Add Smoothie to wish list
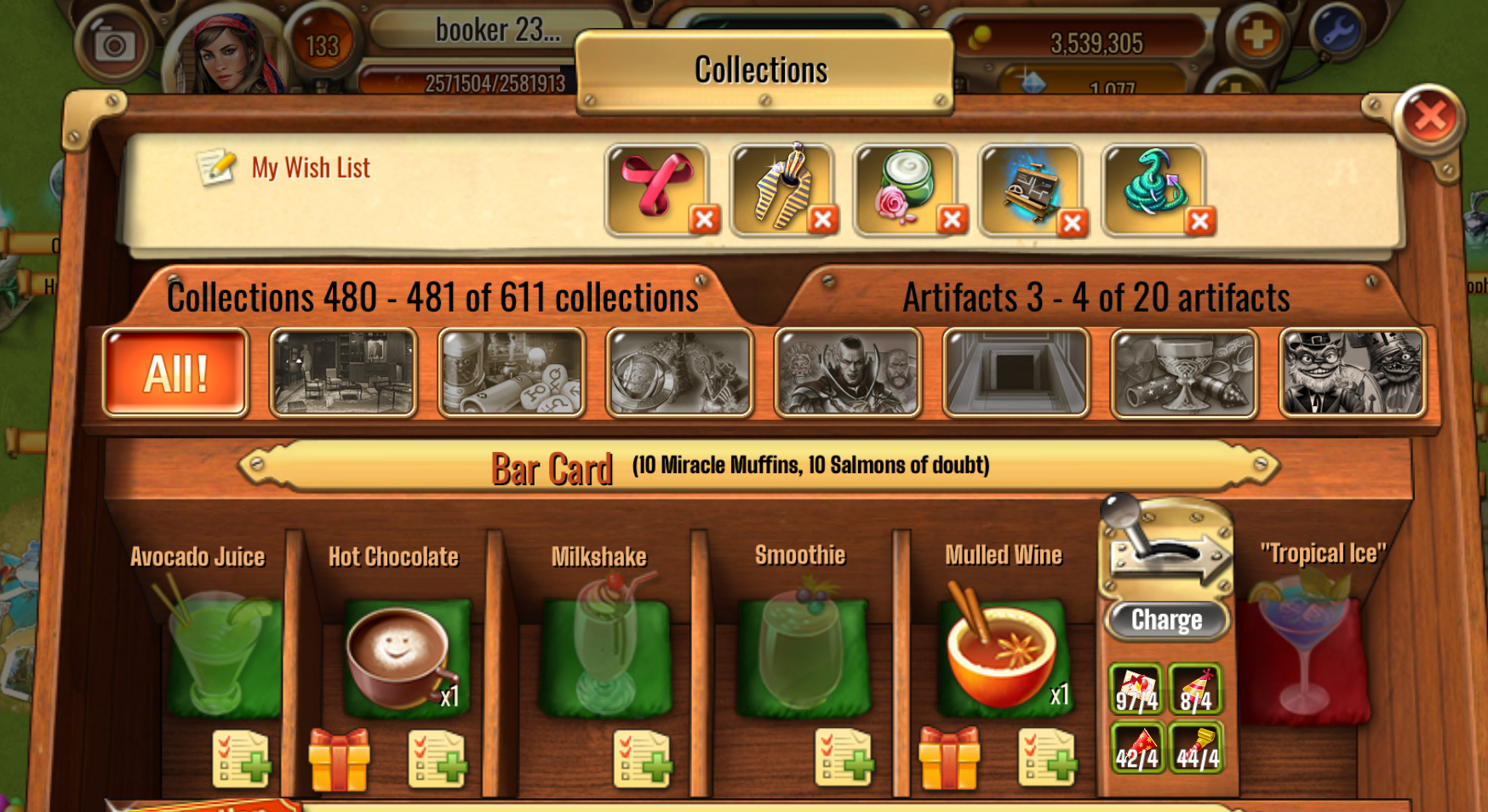Viewport: 1488px width, 812px height. 844,758
